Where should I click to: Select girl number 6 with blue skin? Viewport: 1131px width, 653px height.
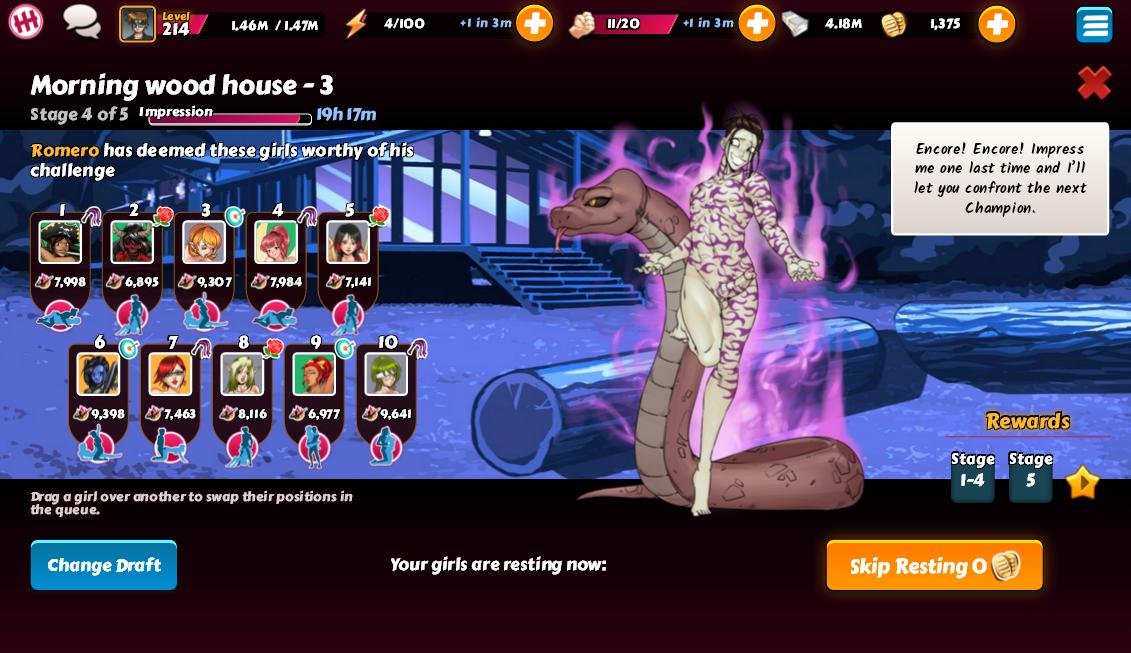tap(98, 374)
